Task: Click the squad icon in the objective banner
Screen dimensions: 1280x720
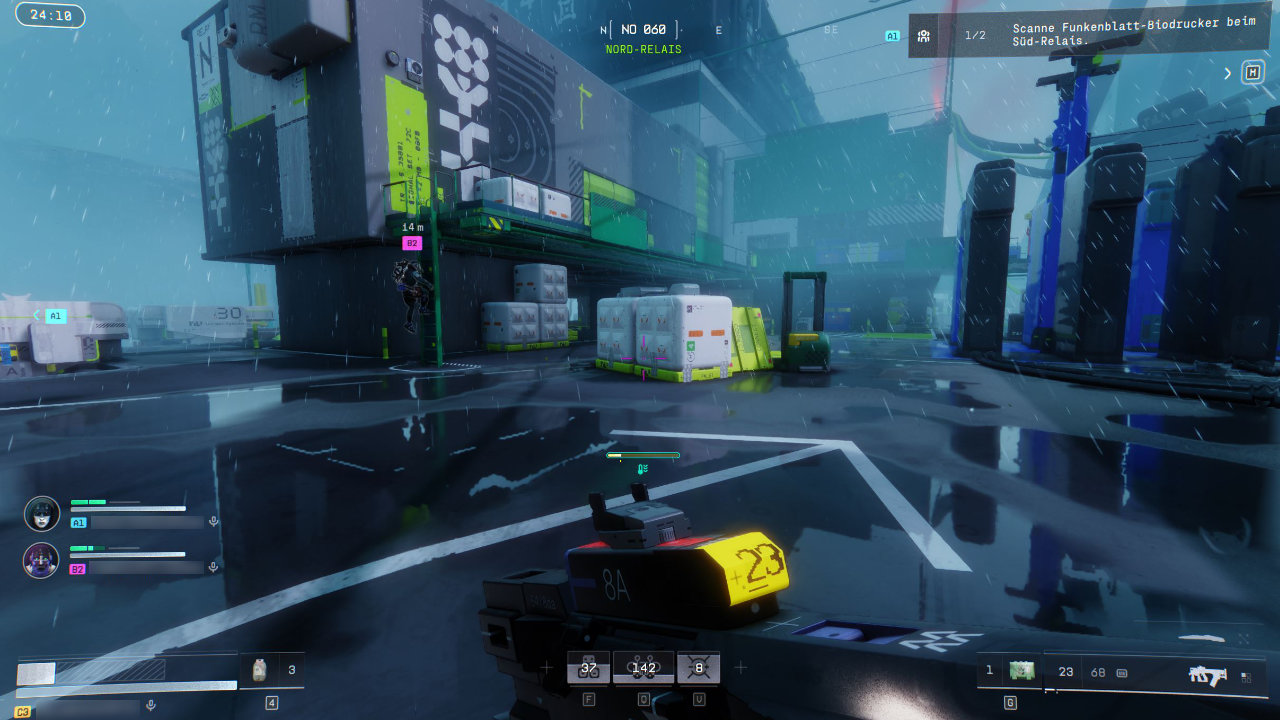Action: [x=924, y=36]
